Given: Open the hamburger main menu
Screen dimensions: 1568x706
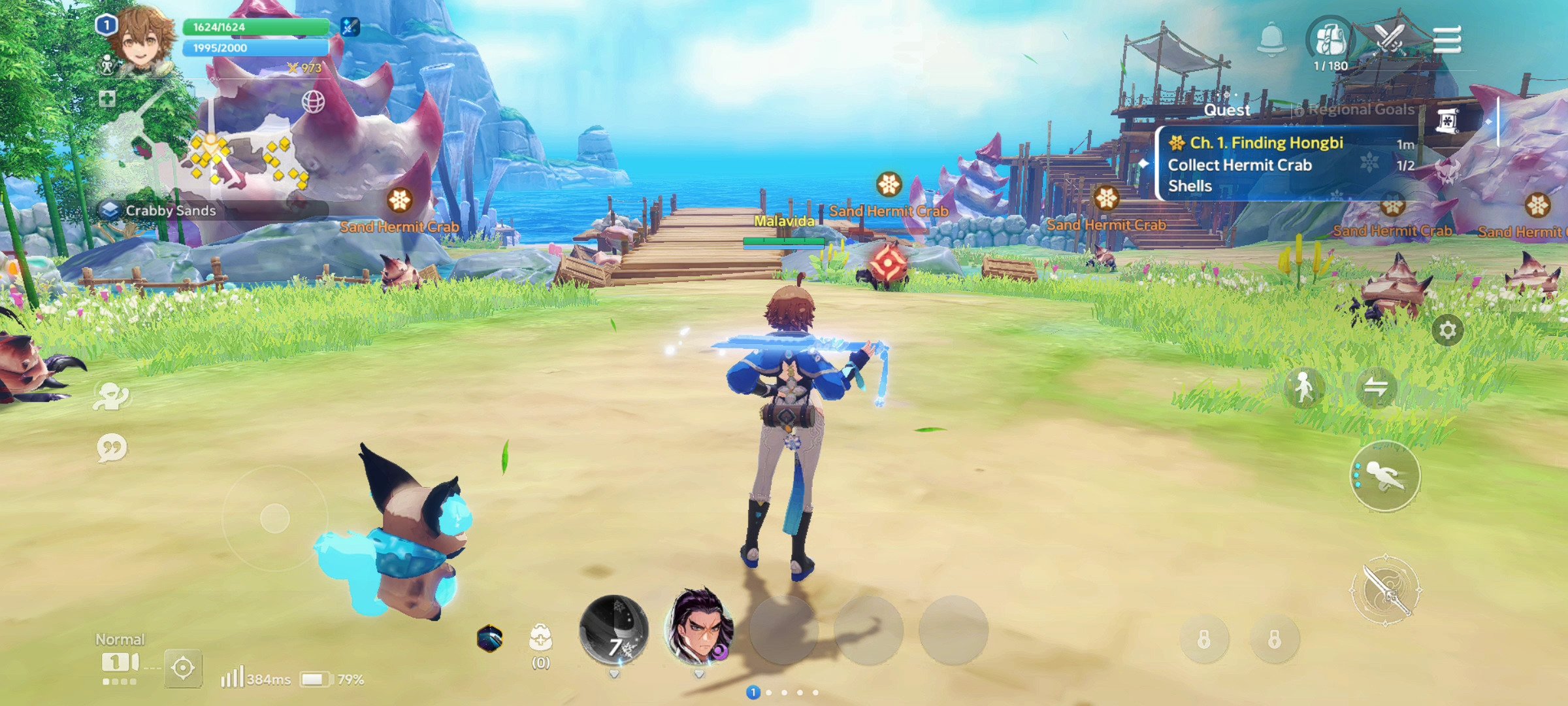Looking at the screenshot, I should pyautogui.click(x=1446, y=41).
